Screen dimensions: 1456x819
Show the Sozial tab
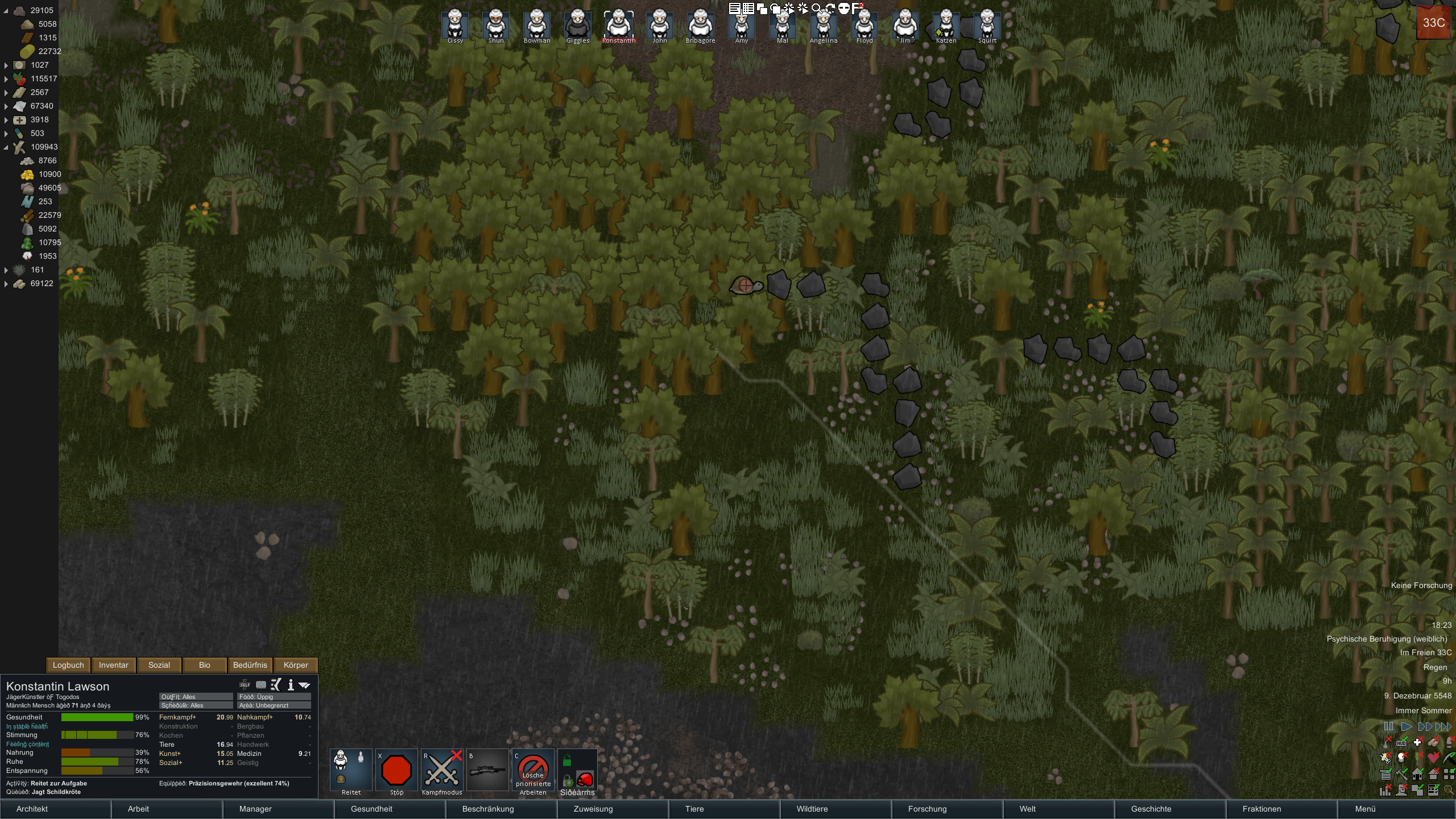point(159,665)
